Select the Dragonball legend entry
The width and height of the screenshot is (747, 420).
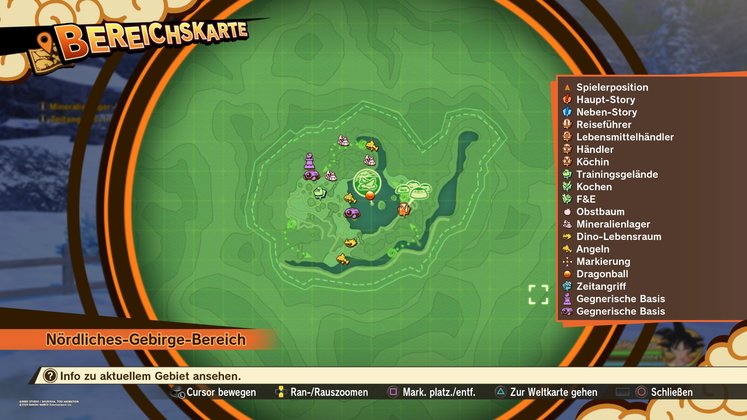click(603, 274)
